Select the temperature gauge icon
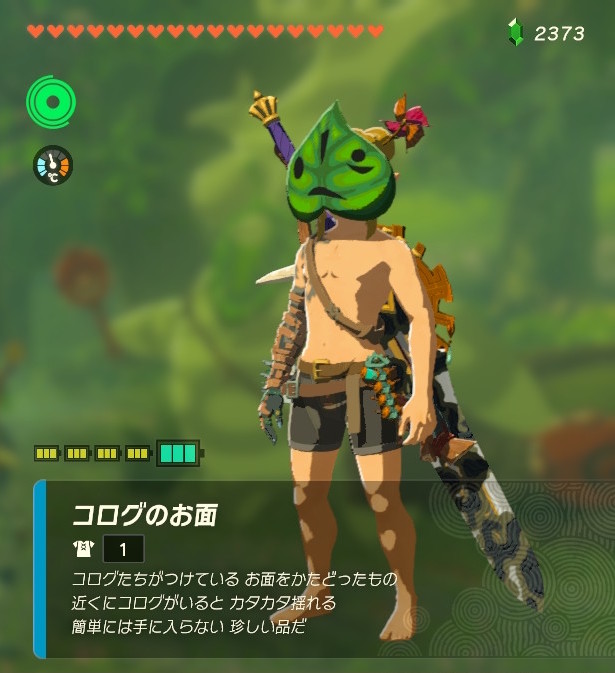The width and height of the screenshot is (615, 673). (x=52, y=165)
